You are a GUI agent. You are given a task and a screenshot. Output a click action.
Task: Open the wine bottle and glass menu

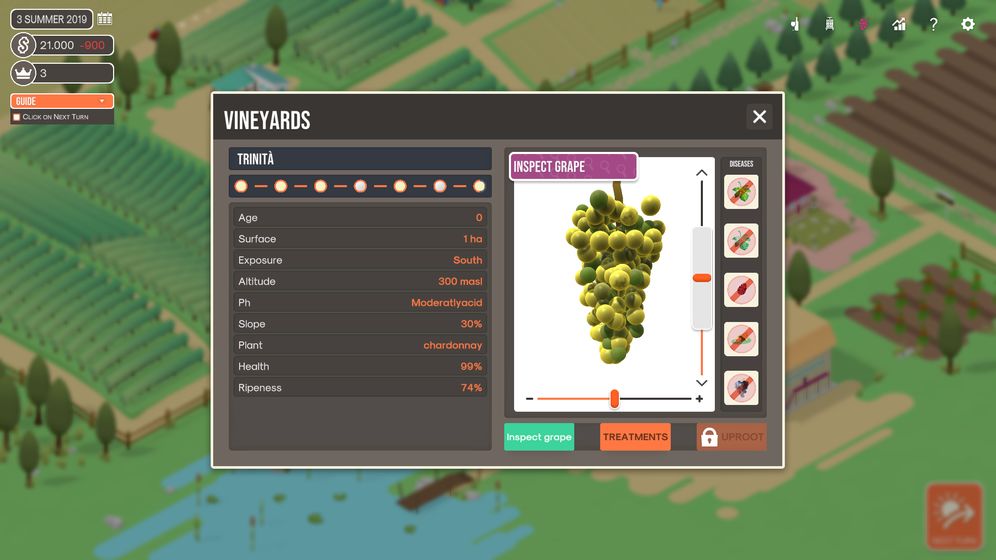coord(795,24)
